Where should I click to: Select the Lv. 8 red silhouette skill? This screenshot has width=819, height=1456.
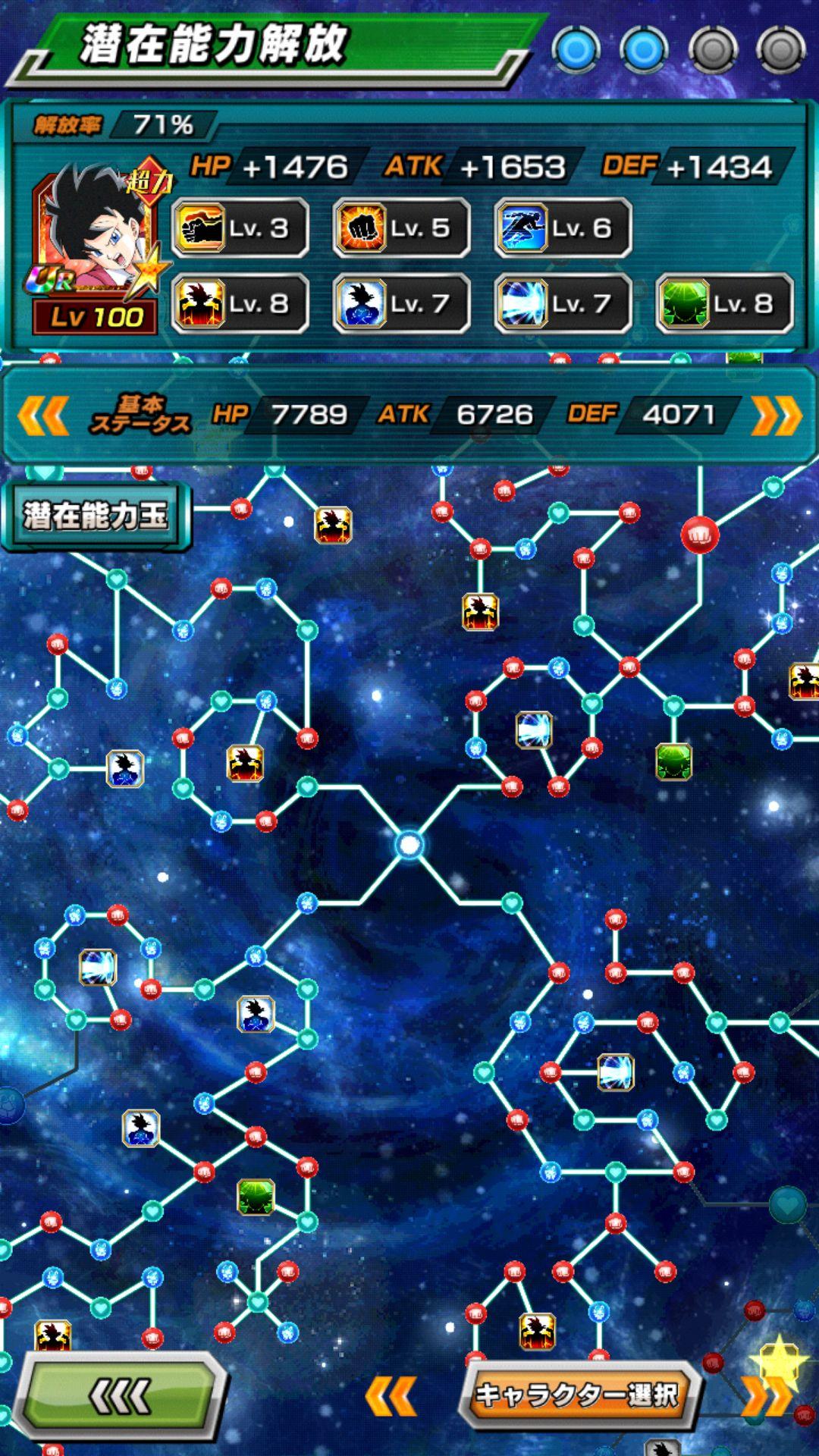coord(240,304)
